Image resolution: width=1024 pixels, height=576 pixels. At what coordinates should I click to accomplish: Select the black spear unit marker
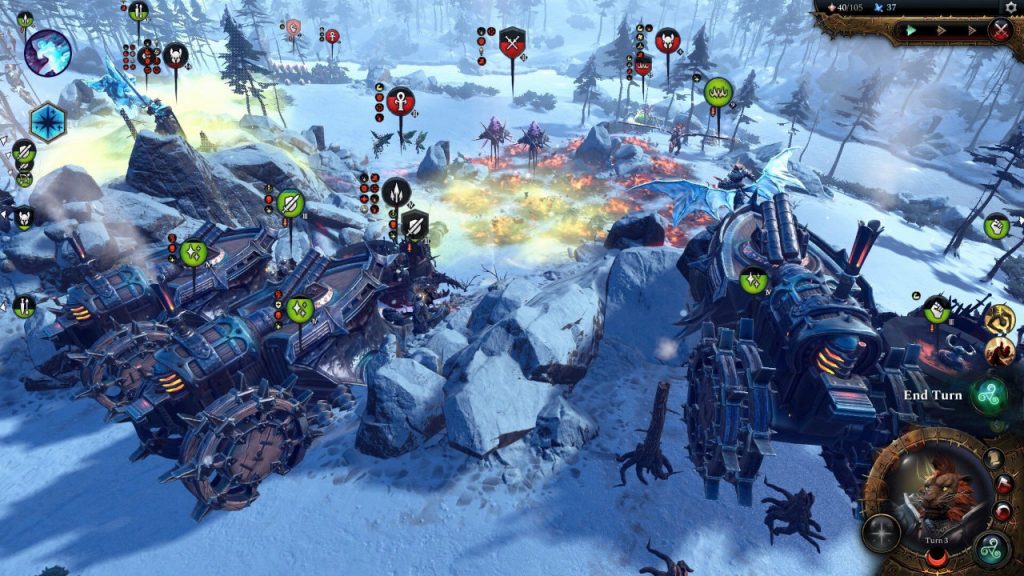[396, 191]
